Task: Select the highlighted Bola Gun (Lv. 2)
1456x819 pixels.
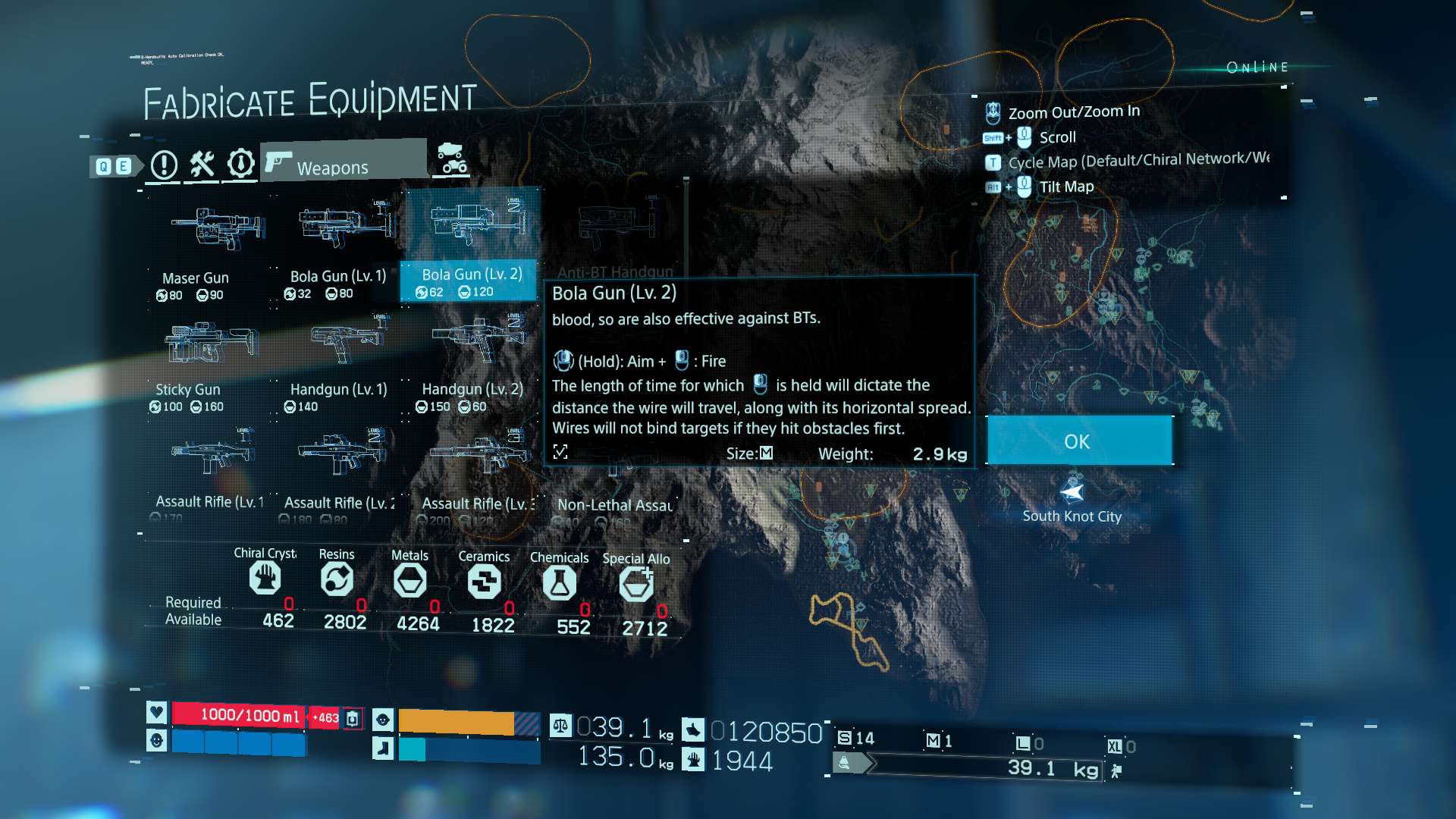Action: [x=471, y=243]
